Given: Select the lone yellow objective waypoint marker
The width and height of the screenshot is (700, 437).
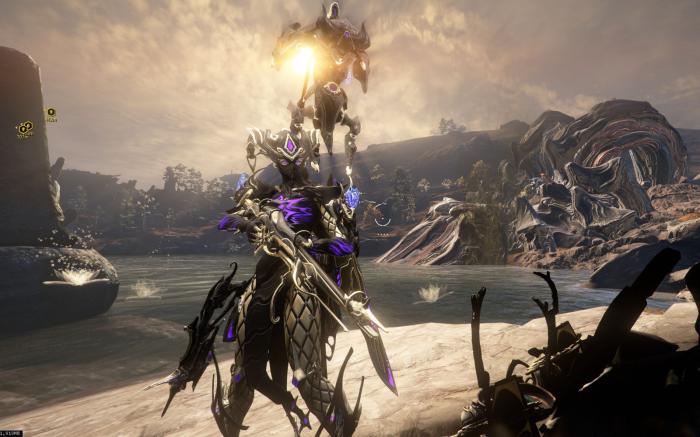Looking at the screenshot, I should click(x=51, y=112).
